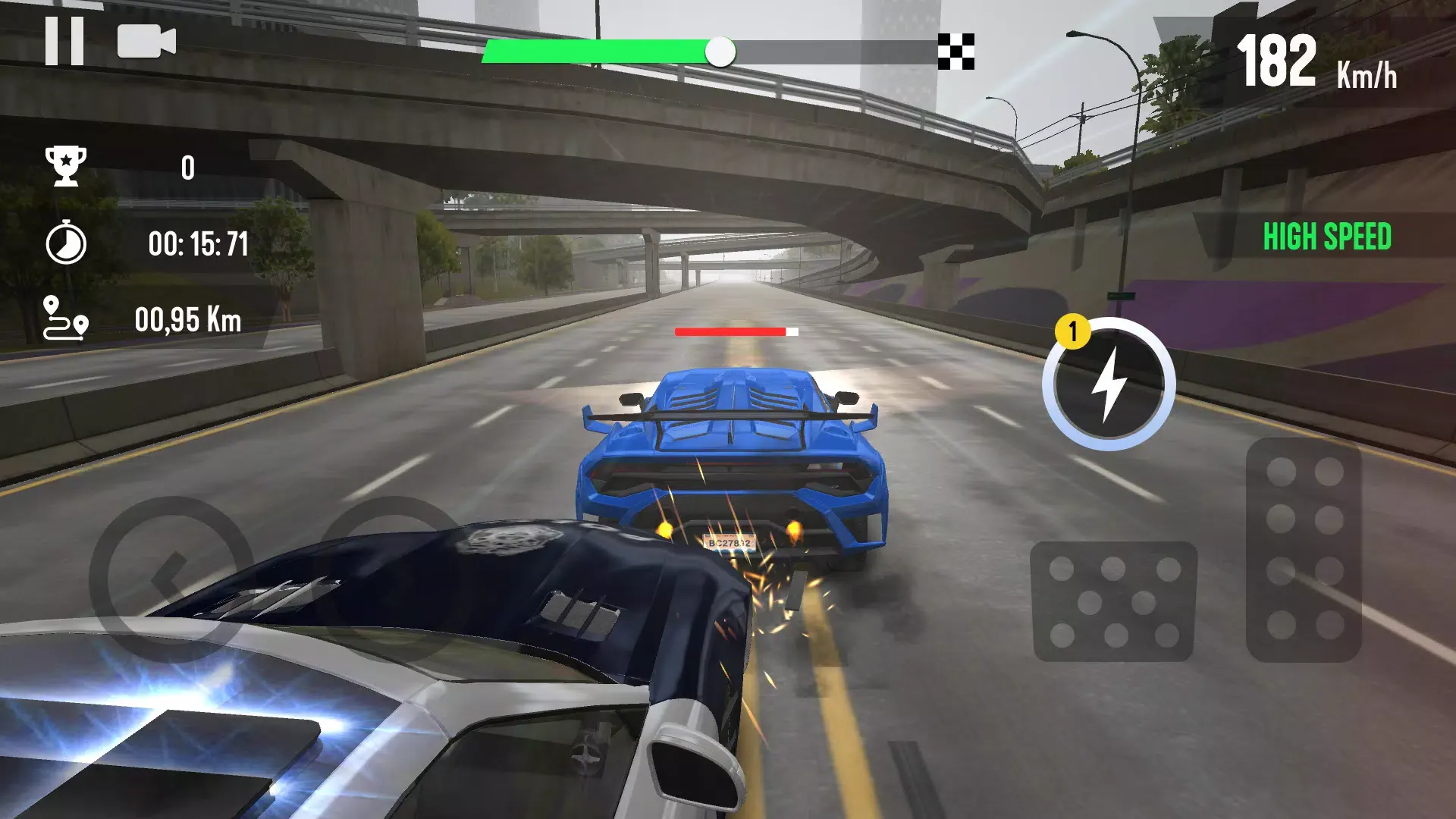Viewport: 1456px width, 819px height.
Task: Click the enemy car health bar
Action: (x=736, y=331)
